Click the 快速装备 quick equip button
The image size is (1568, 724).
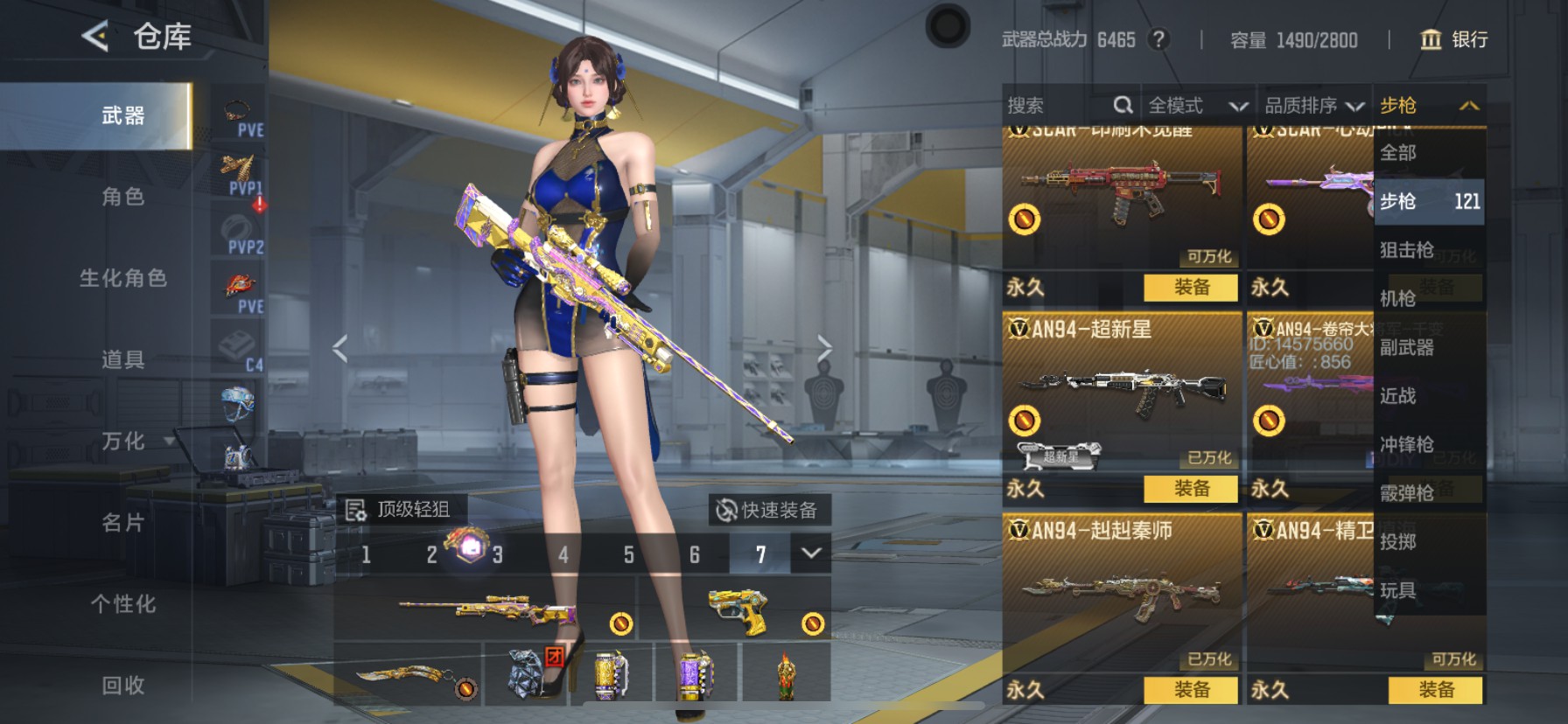(x=768, y=510)
